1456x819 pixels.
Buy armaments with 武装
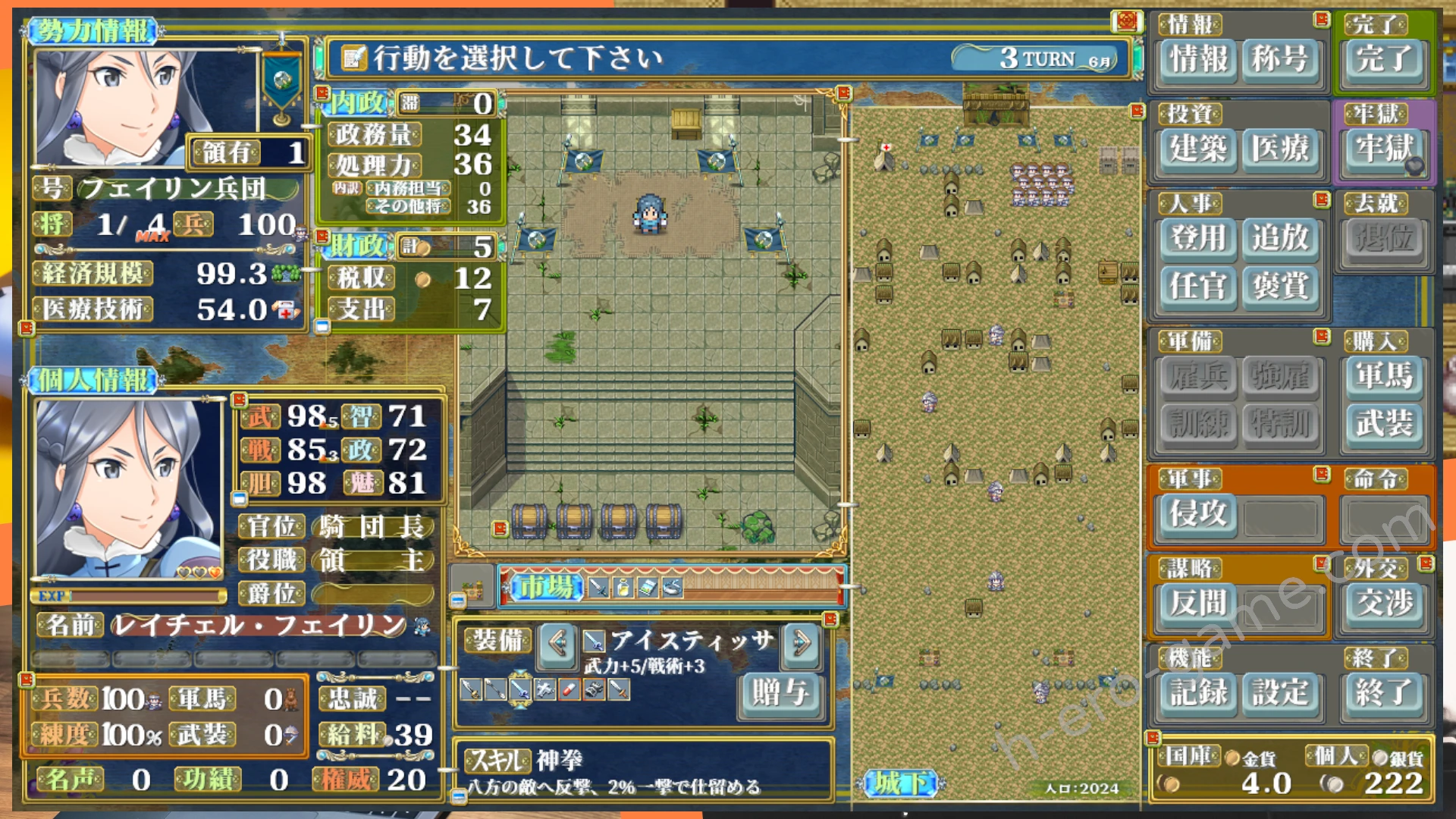coord(1383,423)
